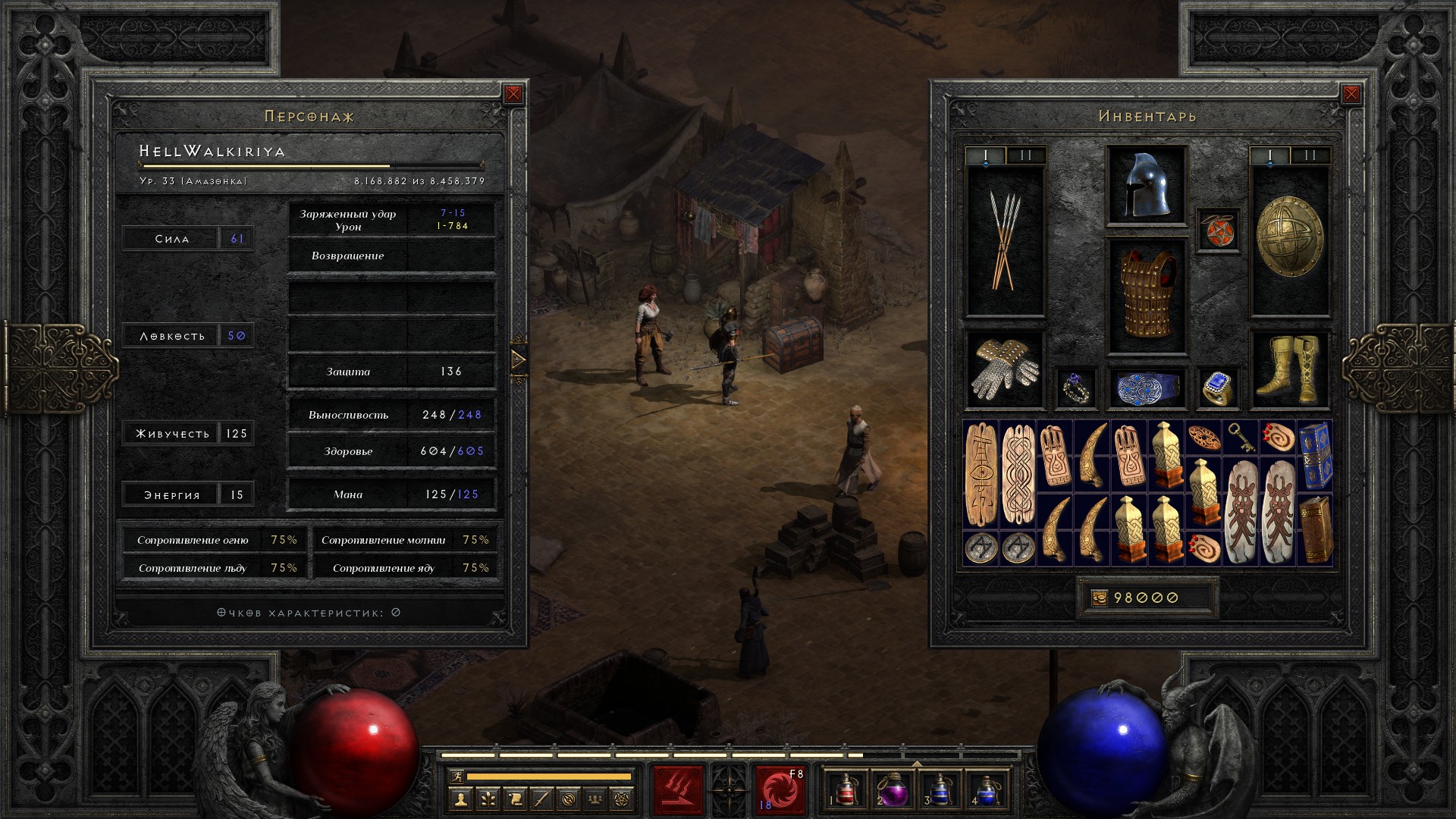Choose the blue ornate belt slot
The image size is (1456, 819).
[1146, 388]
